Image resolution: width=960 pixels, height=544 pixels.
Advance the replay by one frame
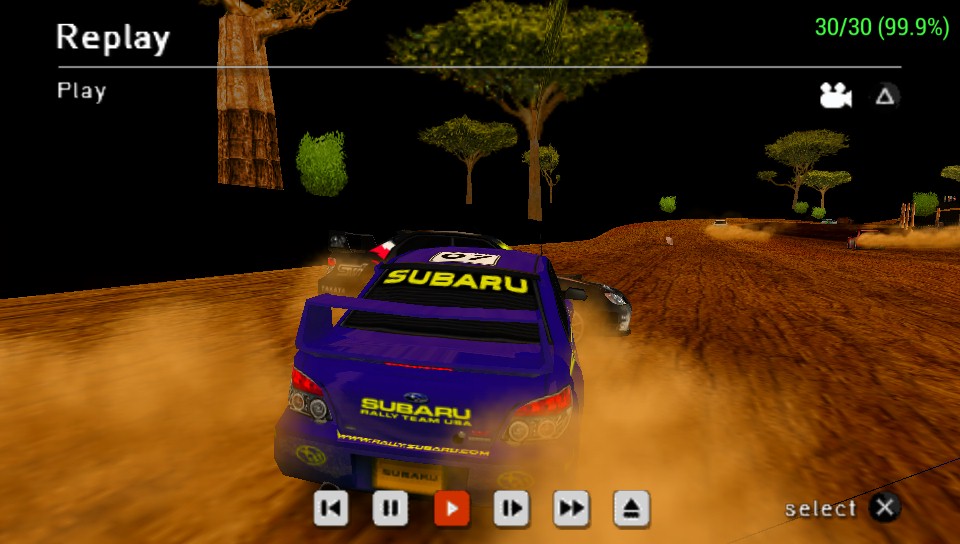[511, 509]
